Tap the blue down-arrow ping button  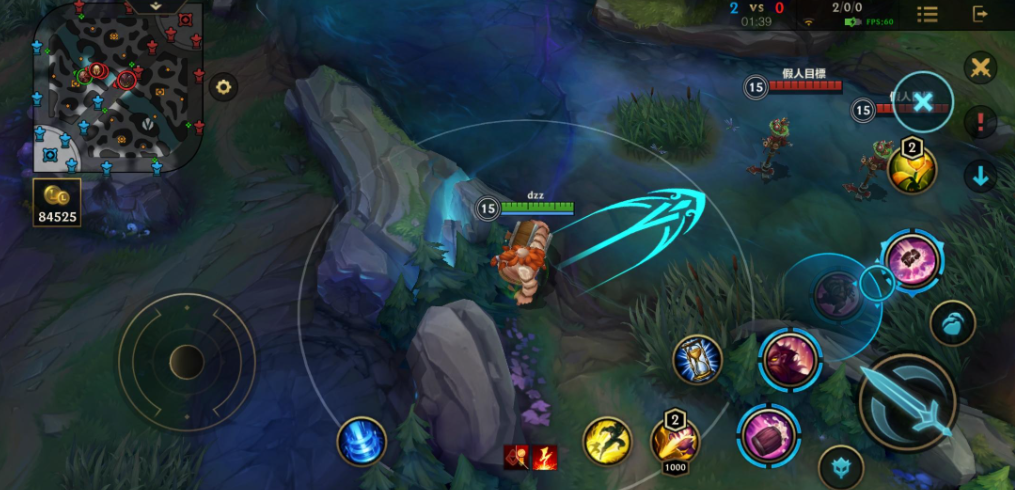coord(981,177)
